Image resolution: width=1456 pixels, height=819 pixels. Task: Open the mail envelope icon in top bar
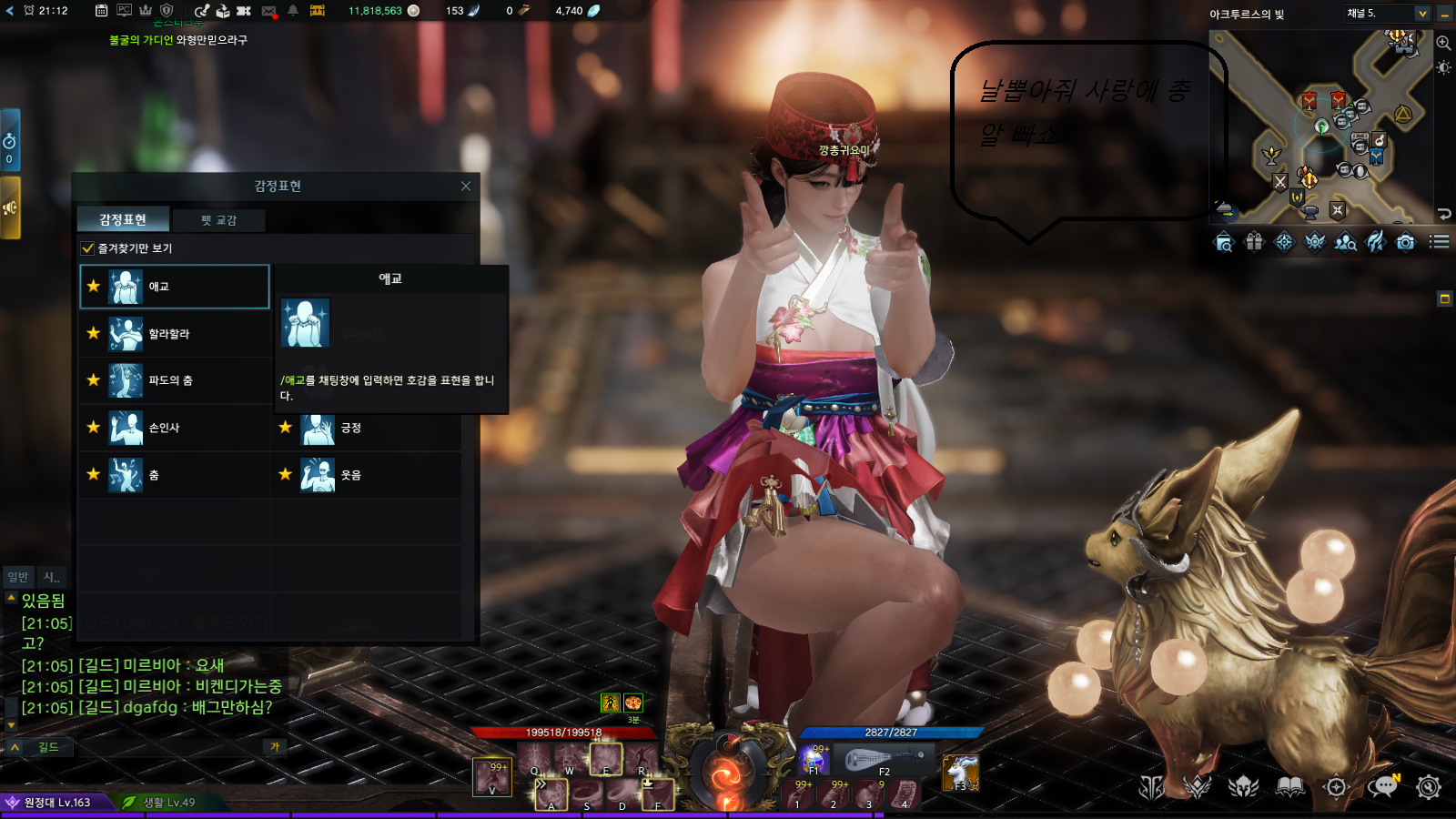tap(269, 11)
